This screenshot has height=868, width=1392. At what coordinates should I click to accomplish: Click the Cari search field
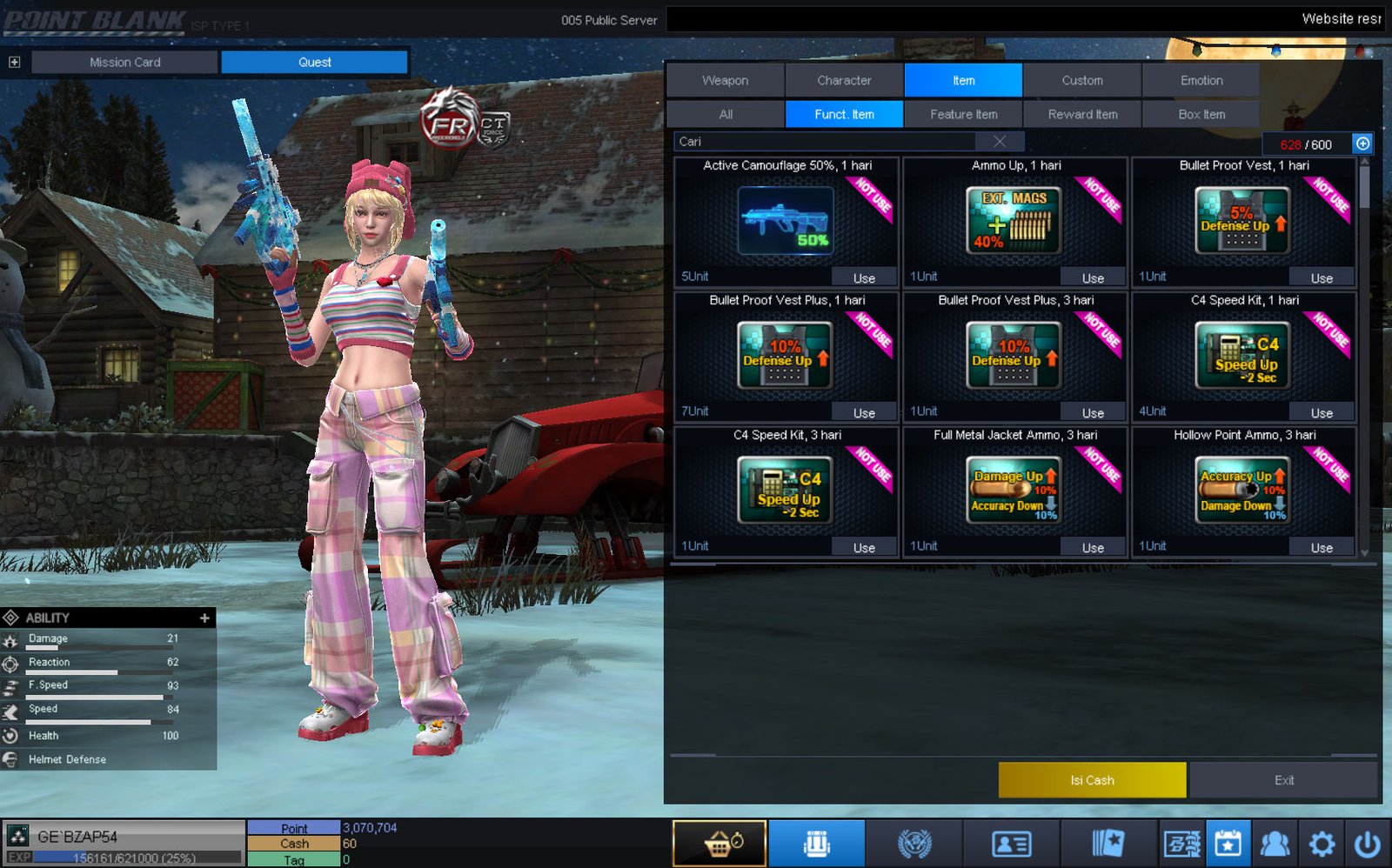[x=826, y=142]
